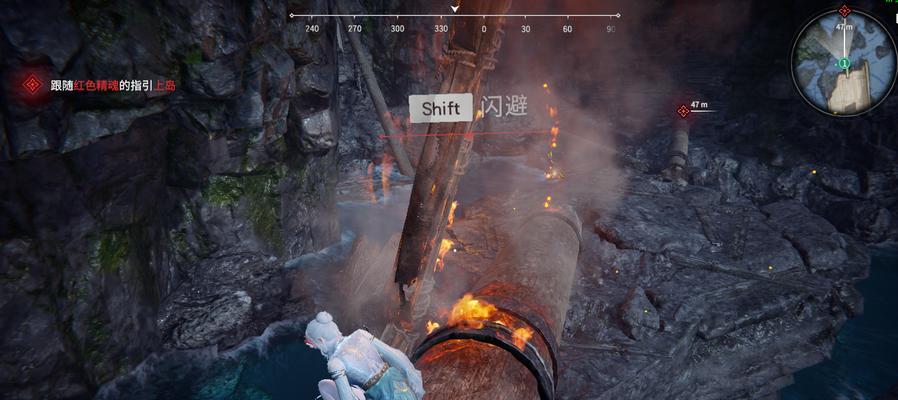Open the circular minimap

pos(841,66)
